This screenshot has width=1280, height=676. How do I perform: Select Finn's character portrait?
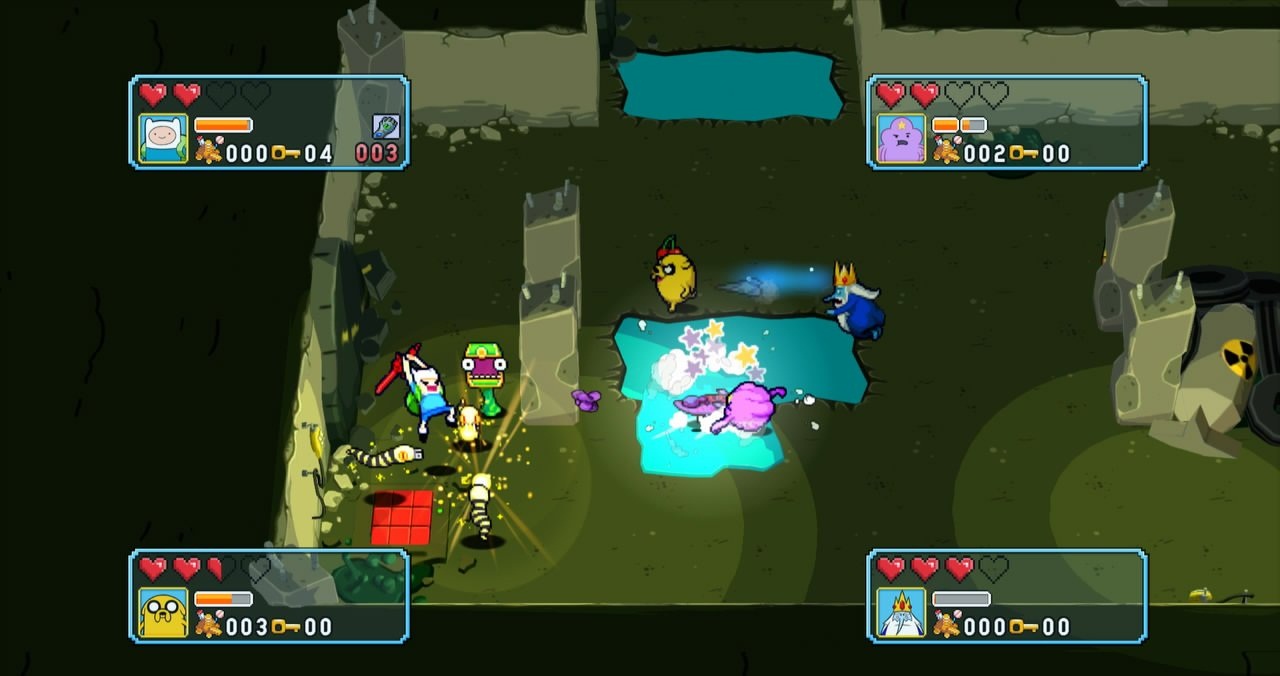[x=163, y=138]
